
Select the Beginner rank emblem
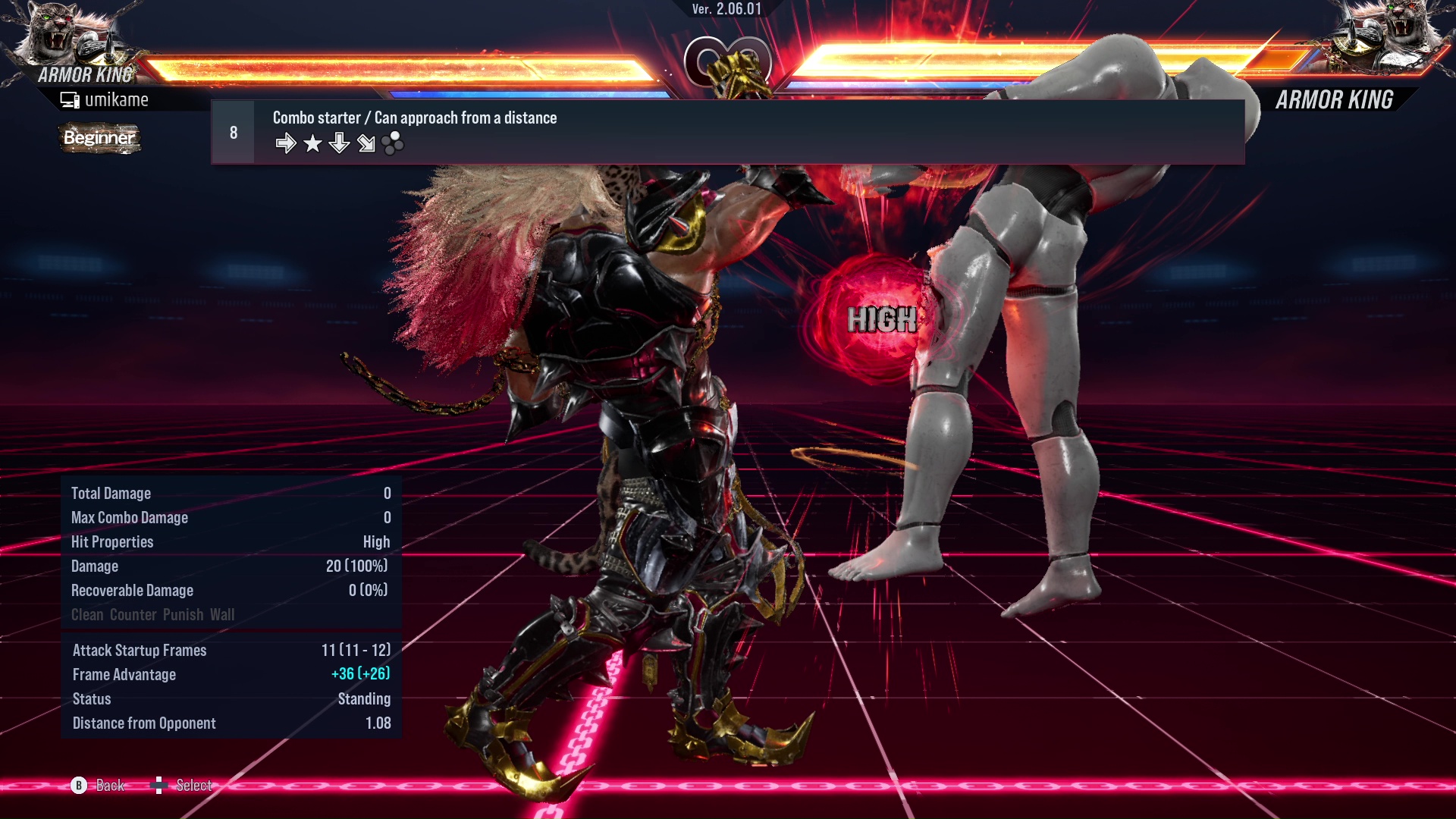[x=99, y=139]
